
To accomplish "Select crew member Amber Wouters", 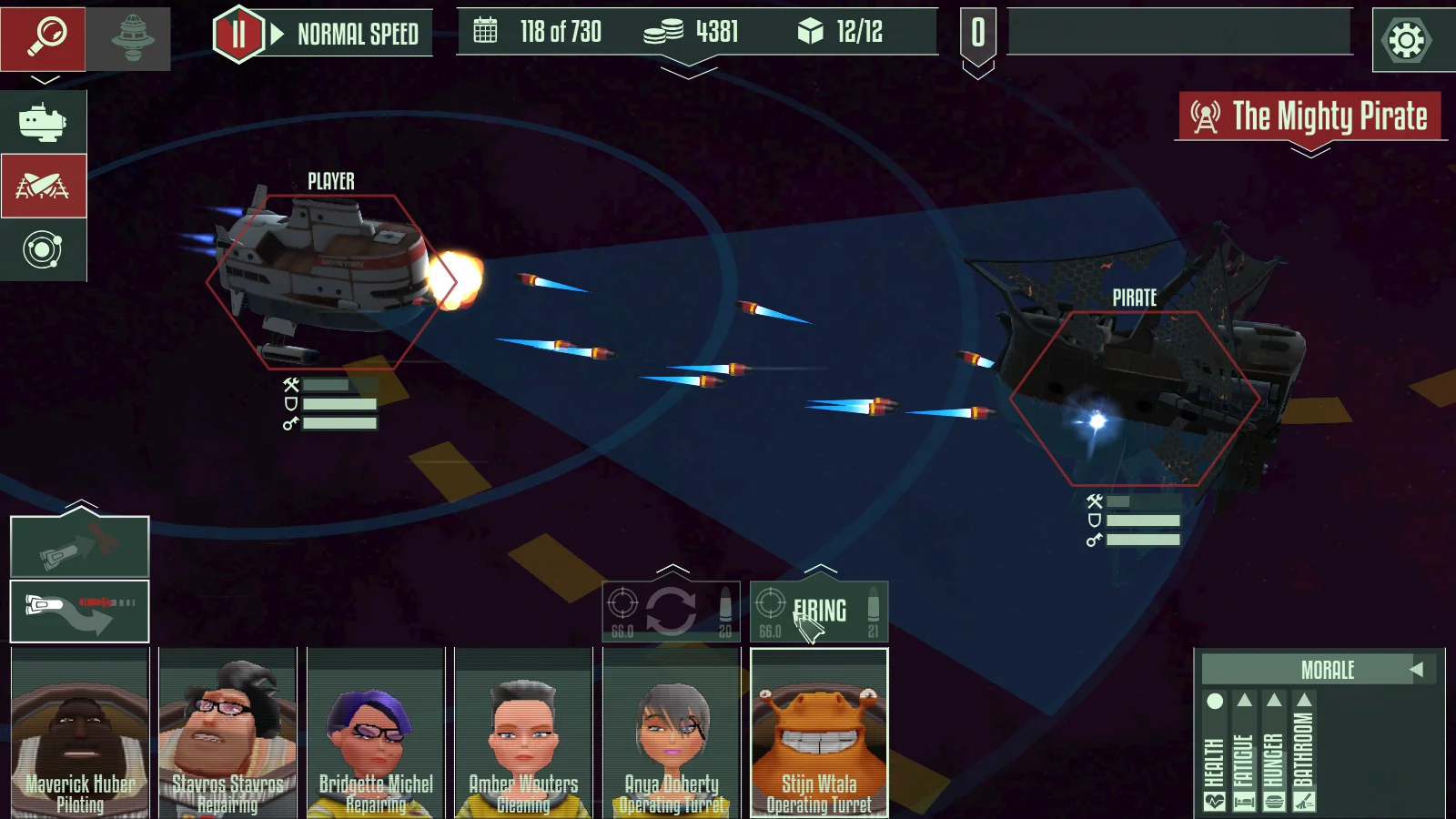I will [x=523, y=733].
